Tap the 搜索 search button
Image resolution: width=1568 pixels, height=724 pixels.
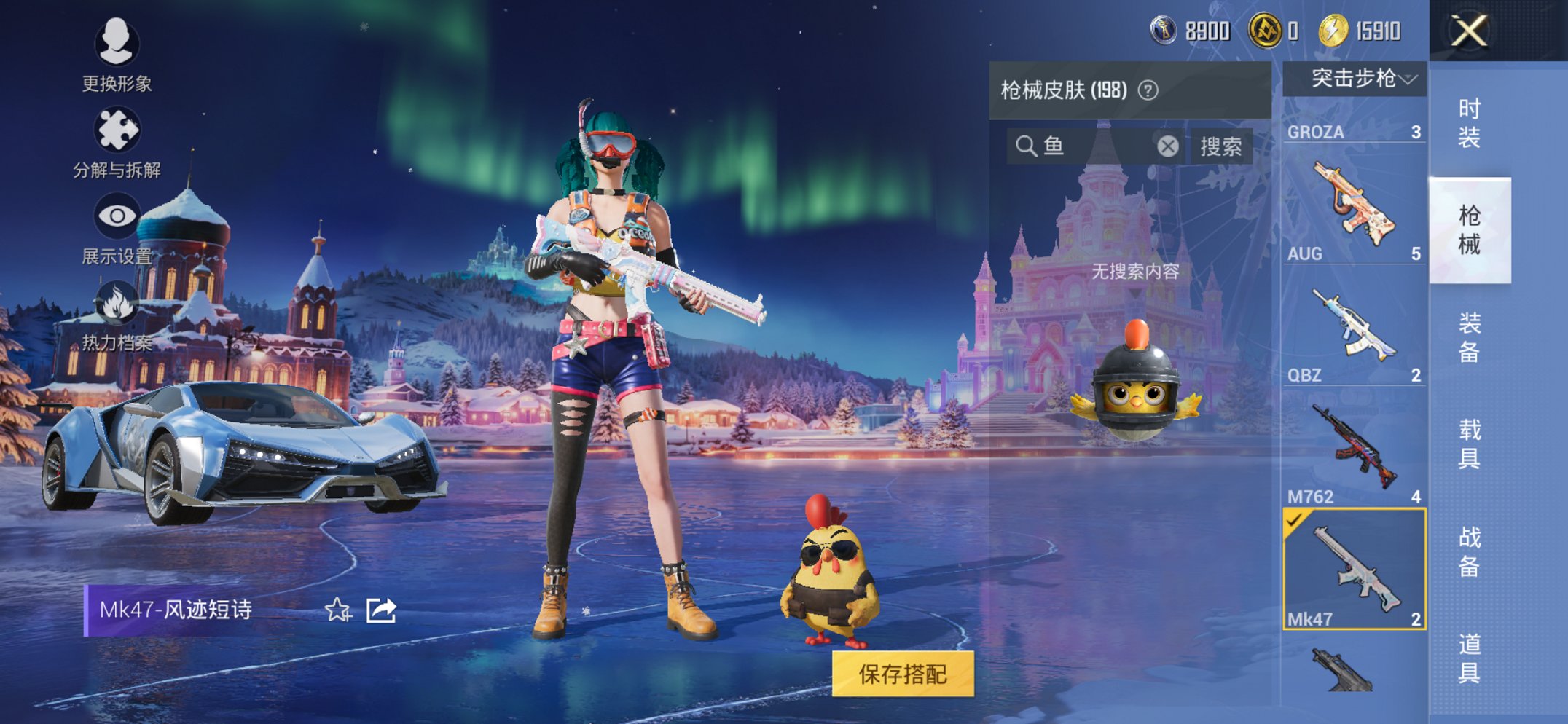[x=1222, y=146]
